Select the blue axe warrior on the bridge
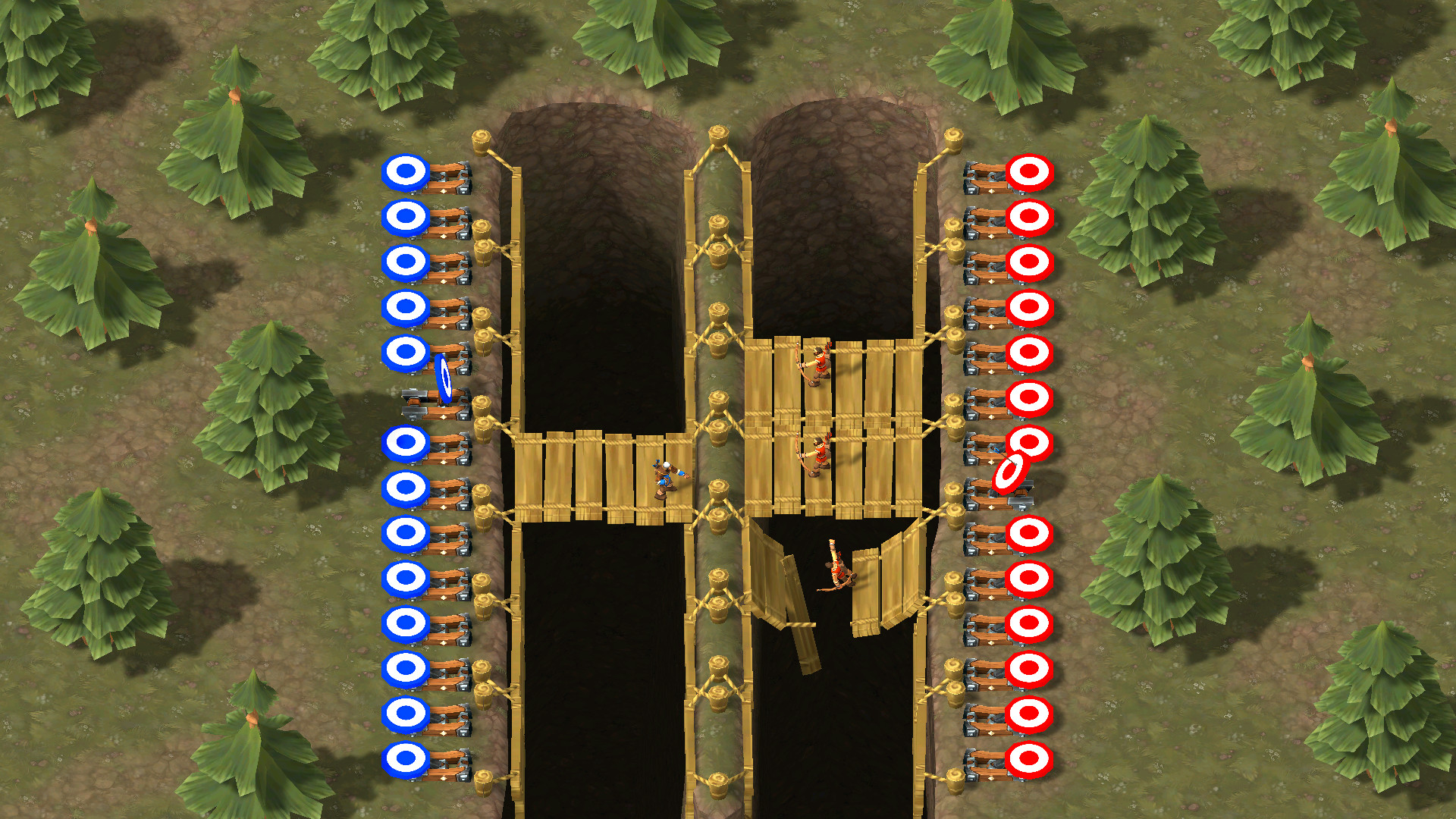The height and width of the screenshot is (819, 1456). (x=664, y=478)
